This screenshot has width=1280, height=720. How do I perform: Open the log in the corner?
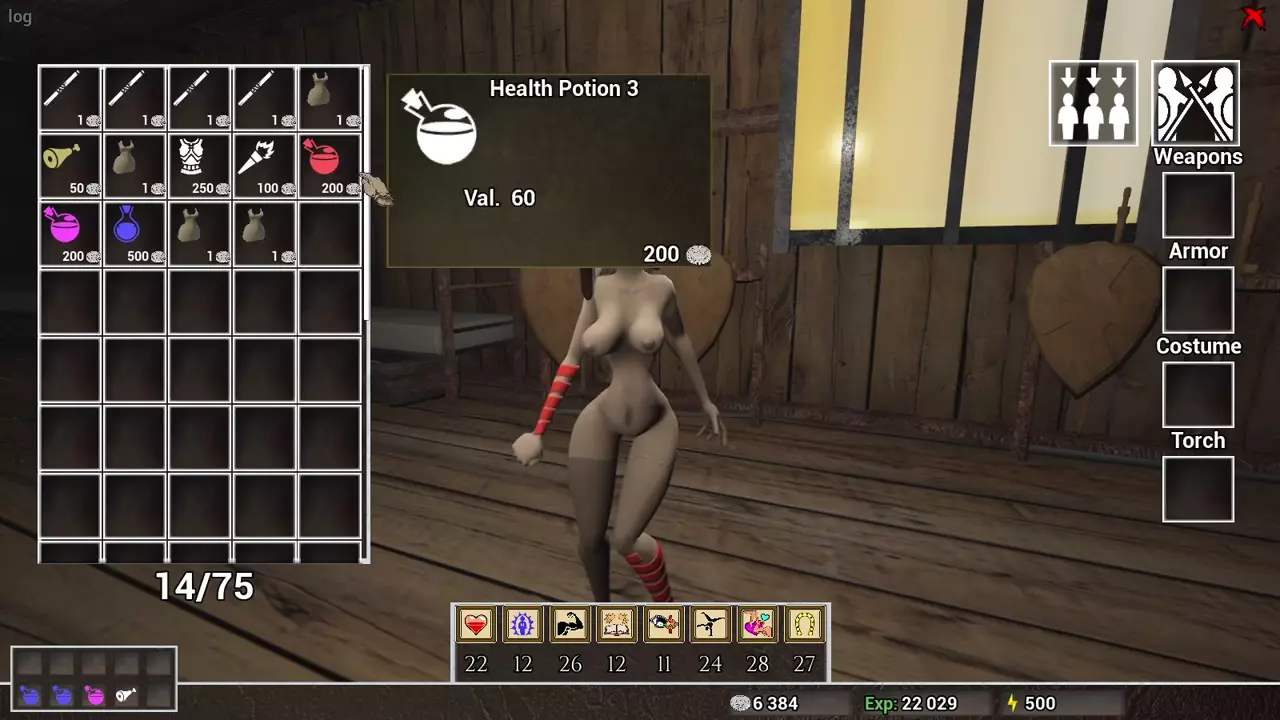[x=20, y=17]
